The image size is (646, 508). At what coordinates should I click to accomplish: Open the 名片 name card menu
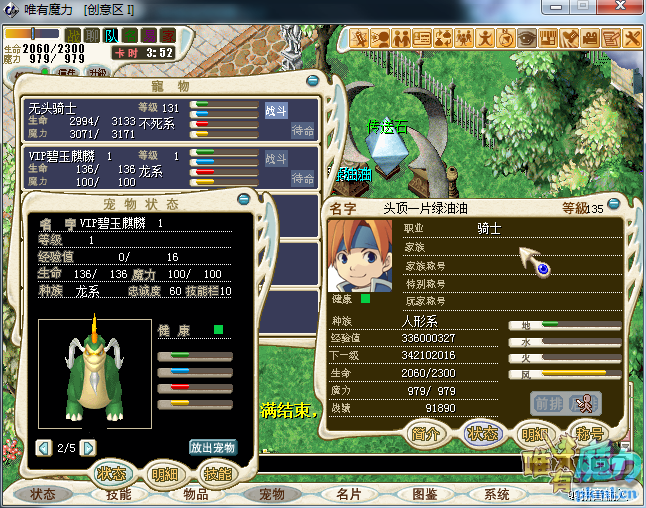point(348,494)
